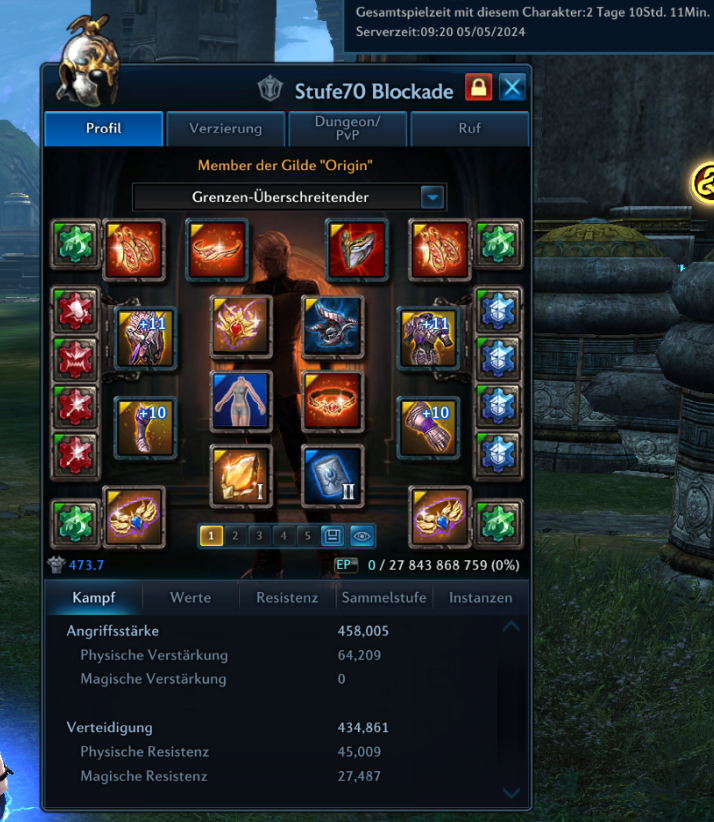Choose equipment preset 2
This screenshot has width=714, height=822.
click(235, 536)
